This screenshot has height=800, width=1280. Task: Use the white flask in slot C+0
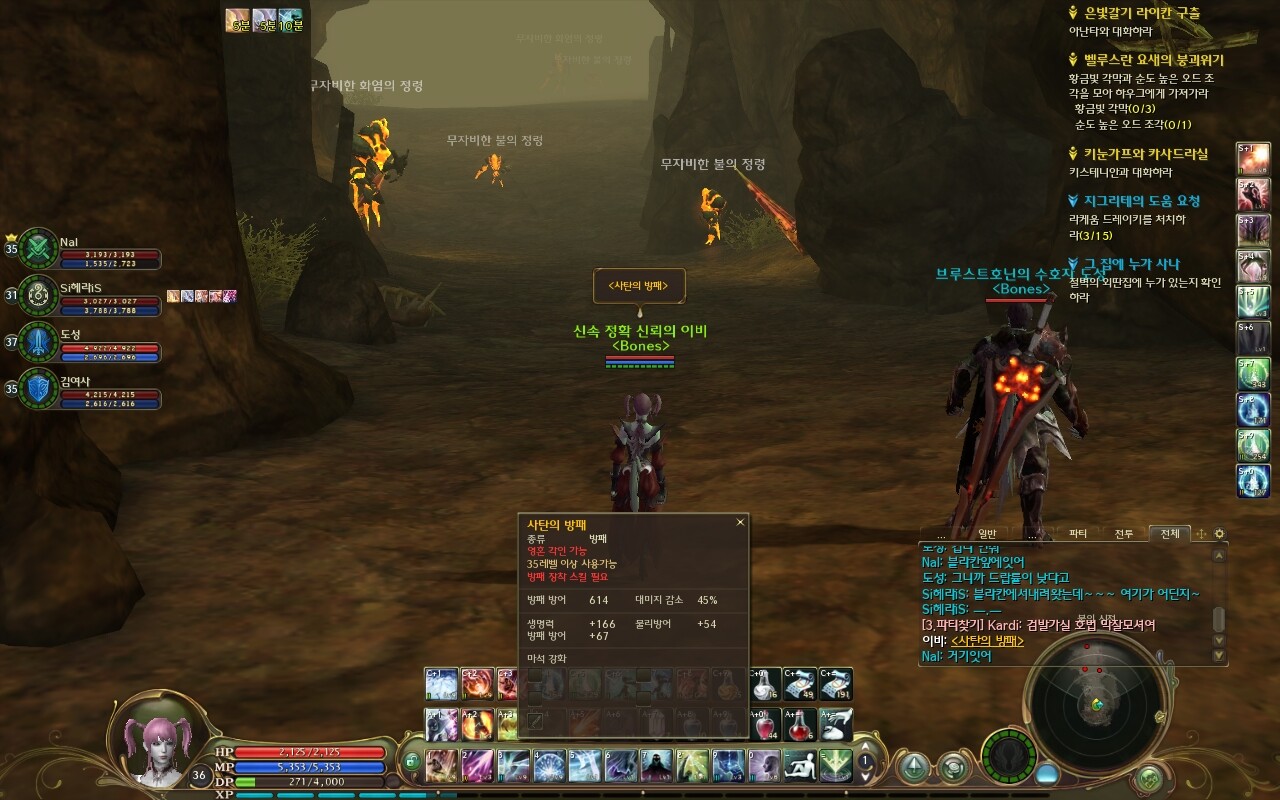[764, 684]
